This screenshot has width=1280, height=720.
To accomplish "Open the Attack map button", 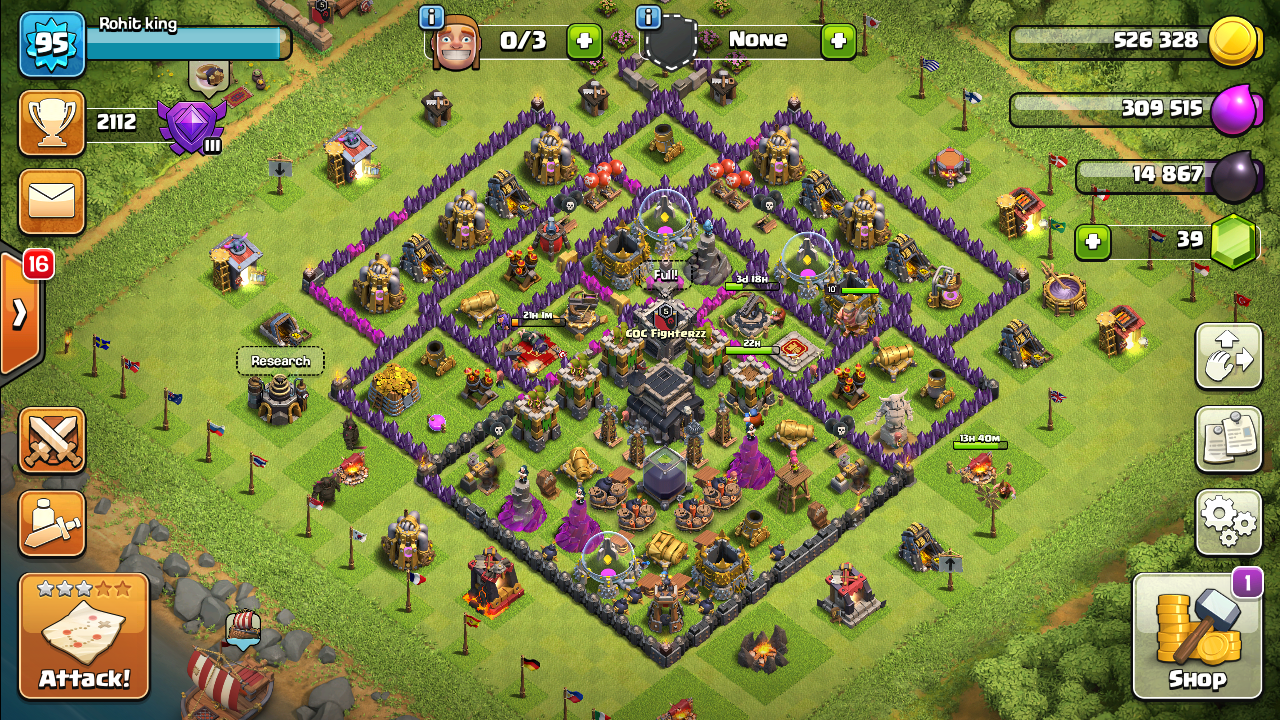I will pyautogui.click(x=84, y=635).
